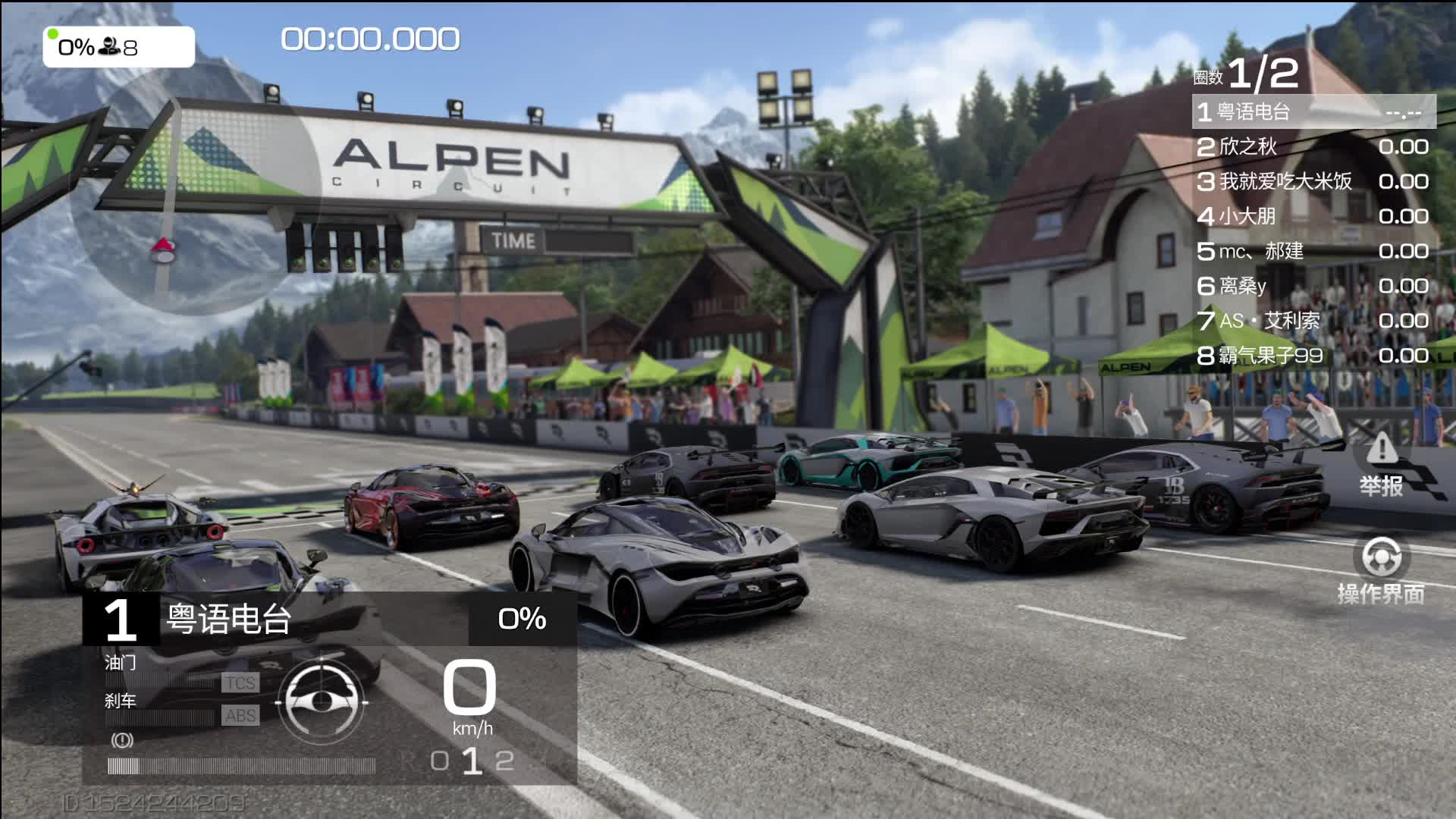Viewport: 1456px width, 819px height.
Task: Open the 操作界面 controls layout
Action: point(1381,569)
